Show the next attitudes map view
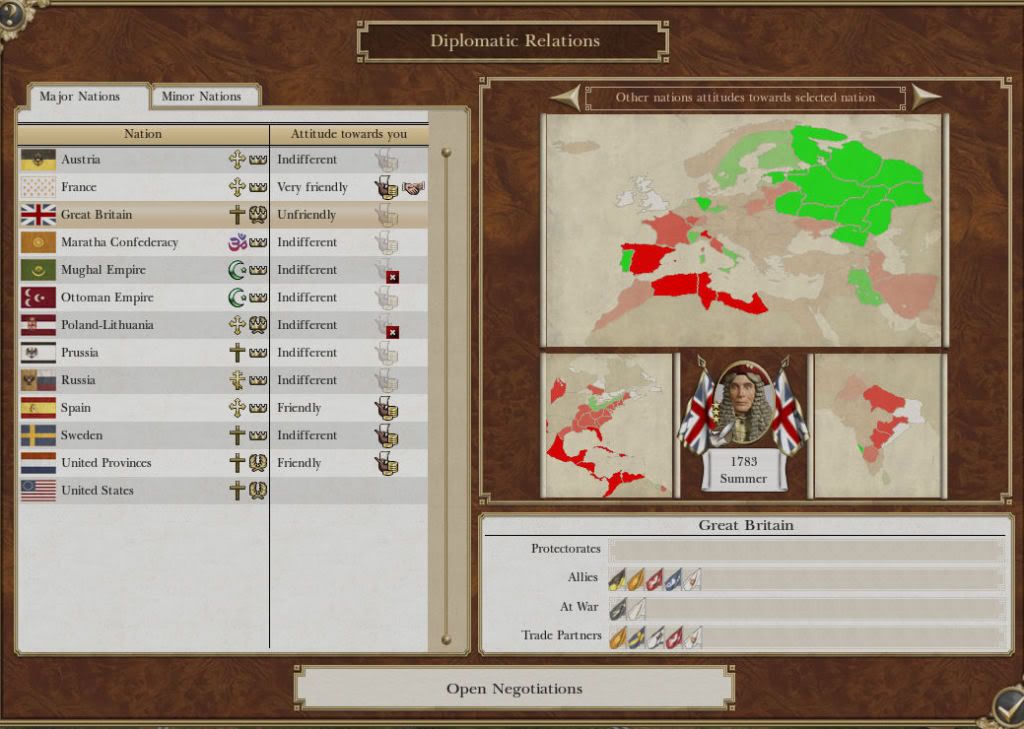 (x=925, y=97)
